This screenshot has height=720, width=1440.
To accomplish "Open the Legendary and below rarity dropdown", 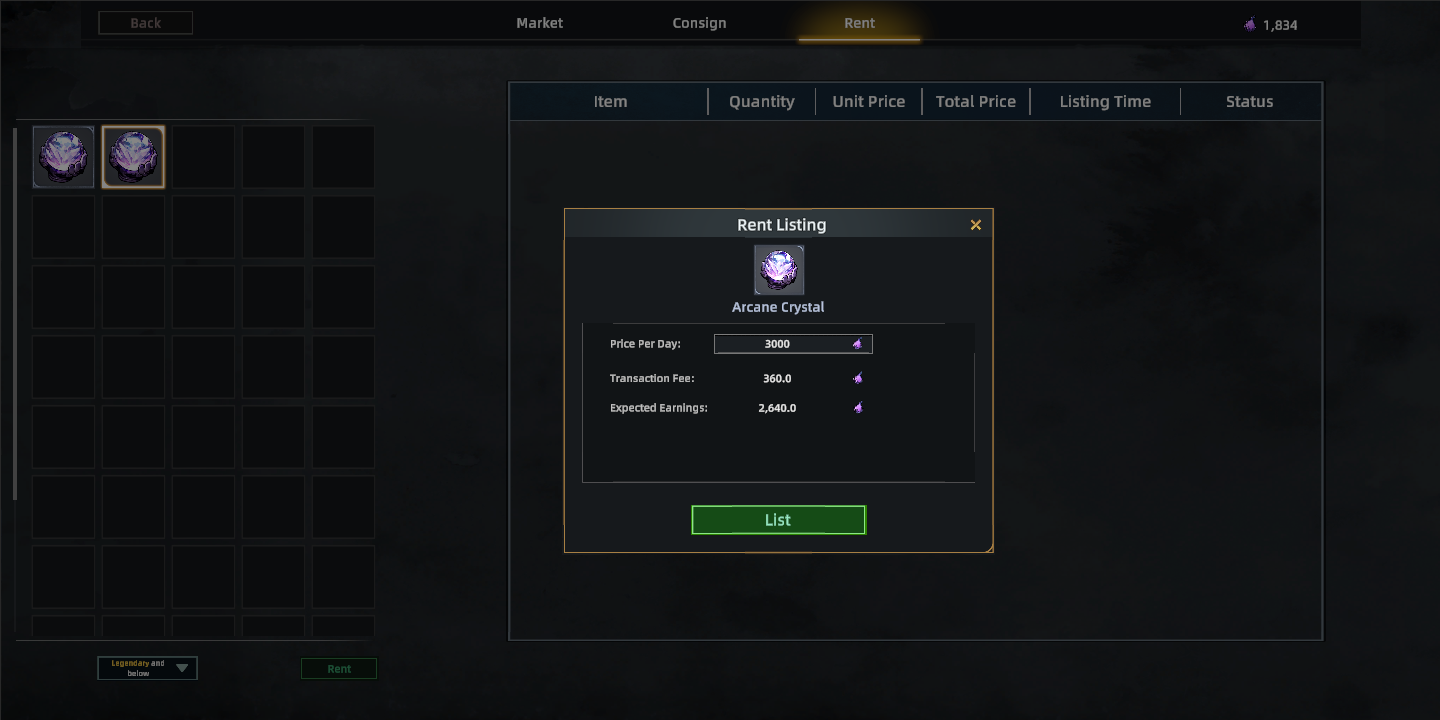I will click(147, 668).
